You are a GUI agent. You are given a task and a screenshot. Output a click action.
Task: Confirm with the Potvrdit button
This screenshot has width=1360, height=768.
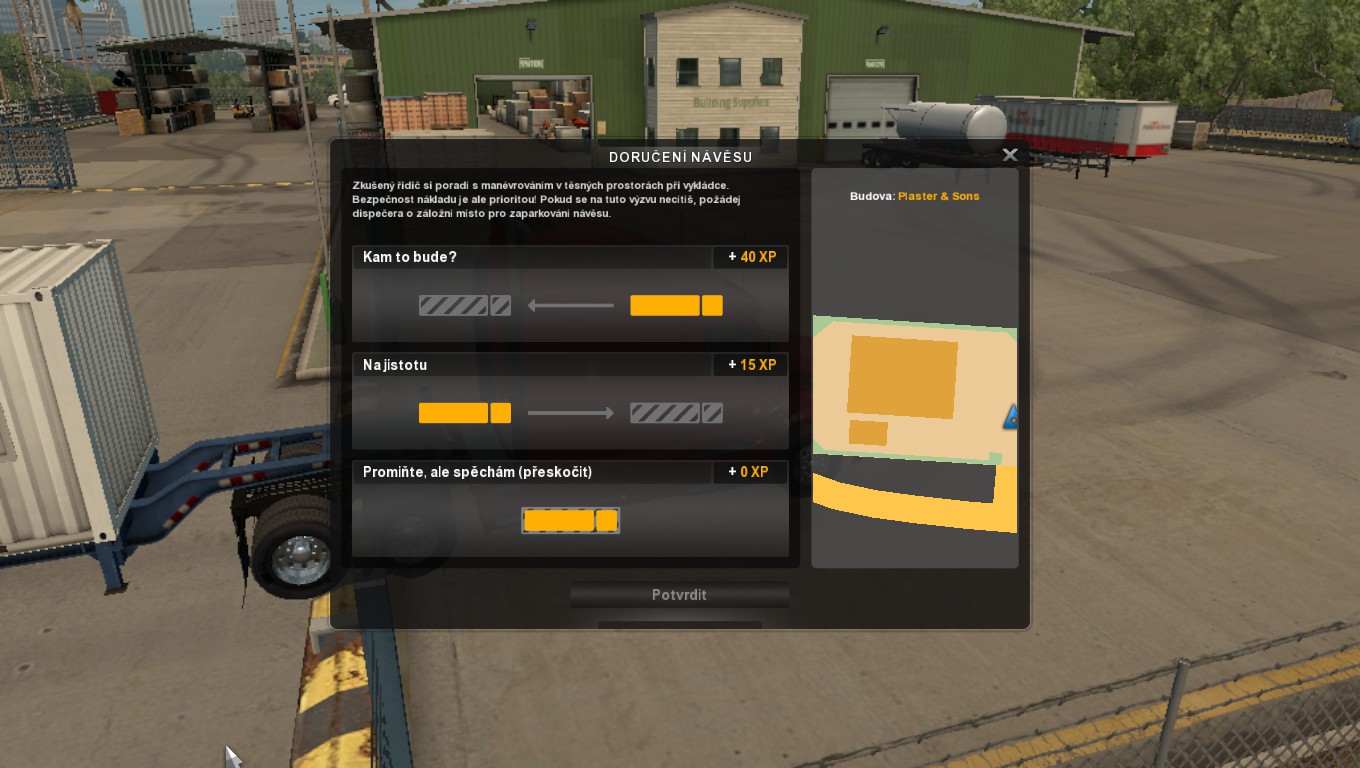[x=679, y=595]
